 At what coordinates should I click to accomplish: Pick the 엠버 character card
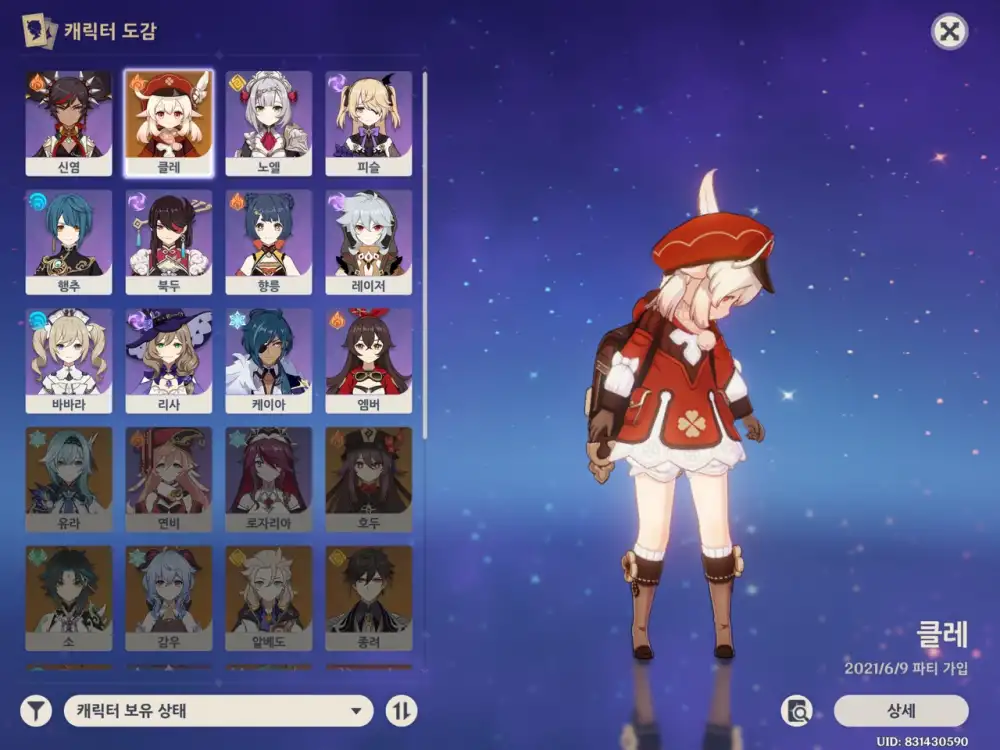tap(368, 360)
